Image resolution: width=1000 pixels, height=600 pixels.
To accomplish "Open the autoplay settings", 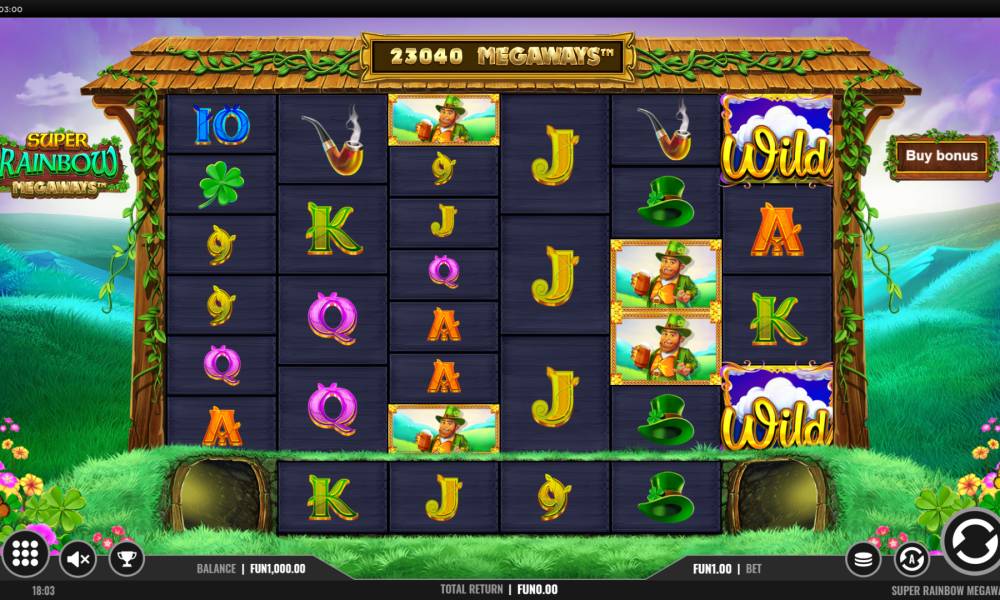I will [911, 558].
